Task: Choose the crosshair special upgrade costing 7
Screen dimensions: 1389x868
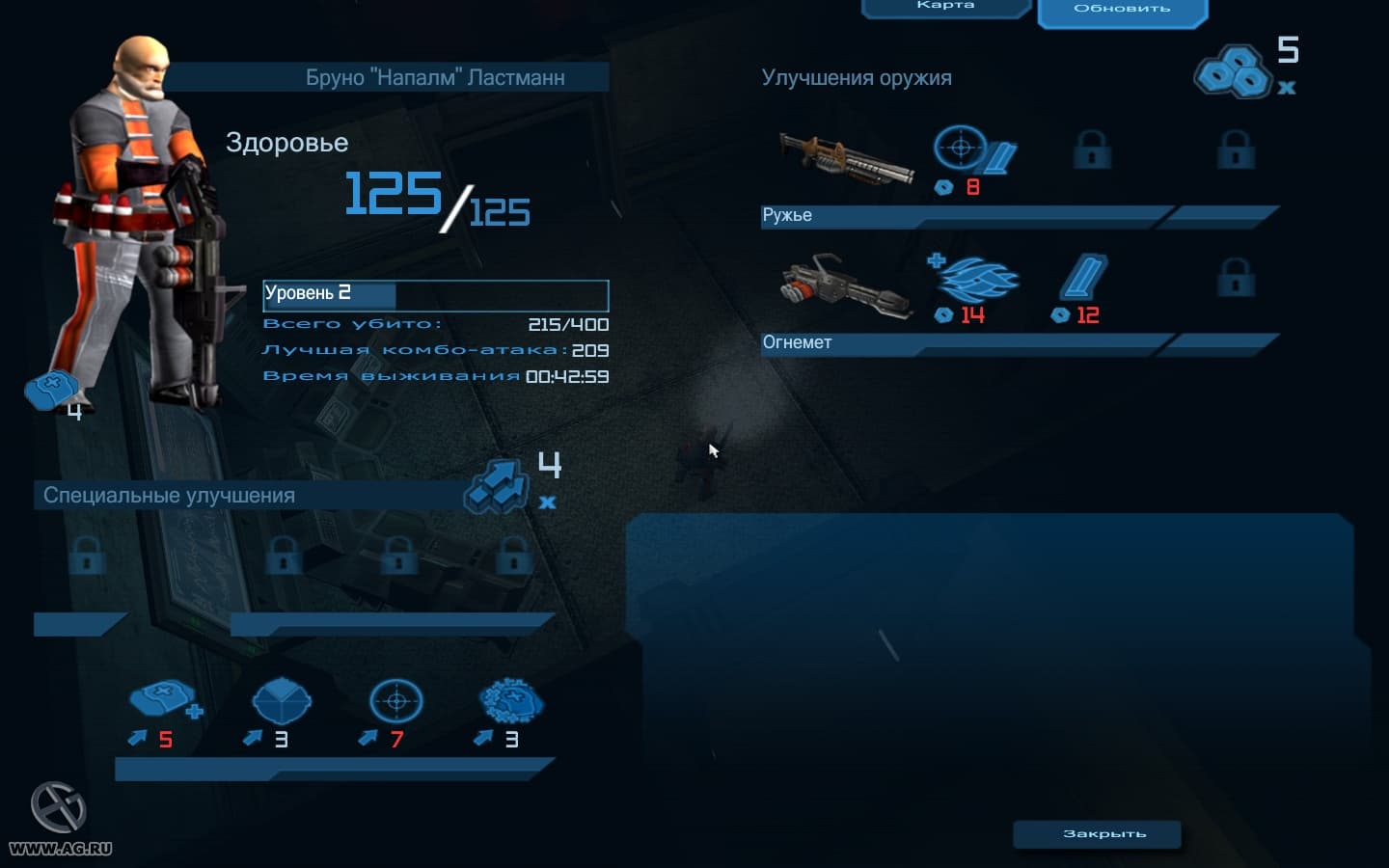Action: [396, 703]
